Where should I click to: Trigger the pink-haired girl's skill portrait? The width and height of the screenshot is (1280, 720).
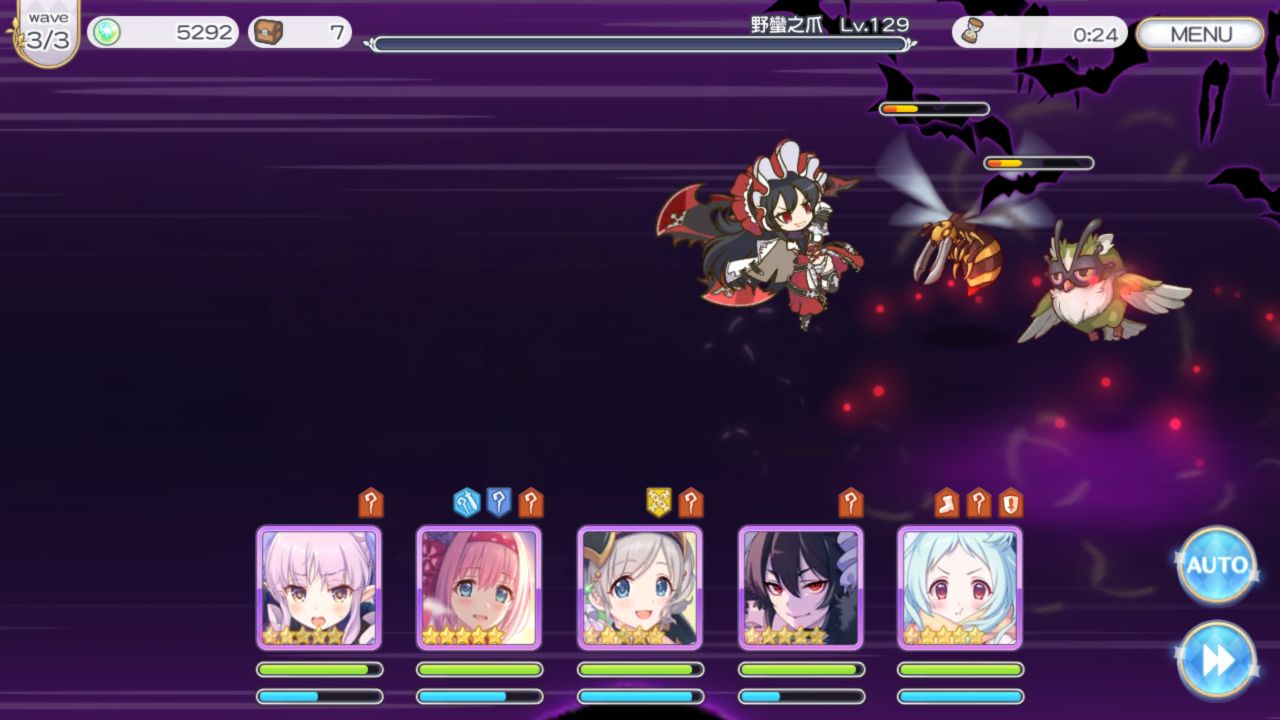(479, 588)
